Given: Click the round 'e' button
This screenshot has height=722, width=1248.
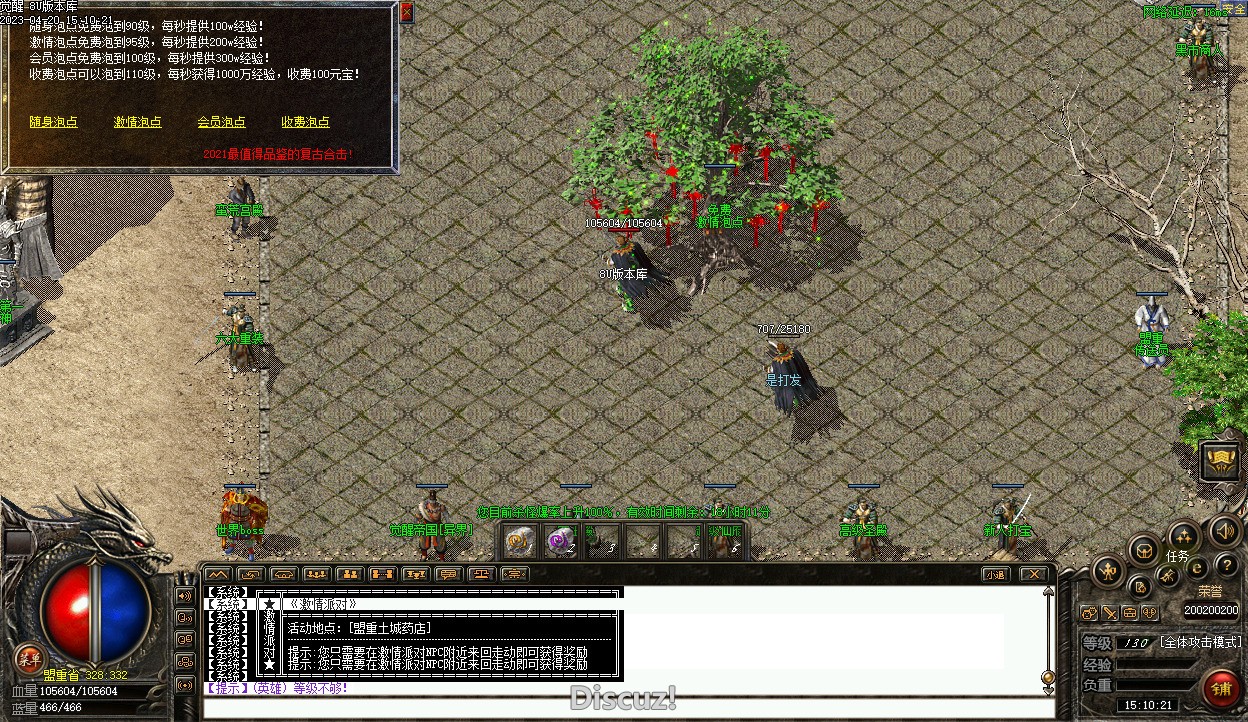Looking at the screenshot, I should click(x=1197, y=568).
